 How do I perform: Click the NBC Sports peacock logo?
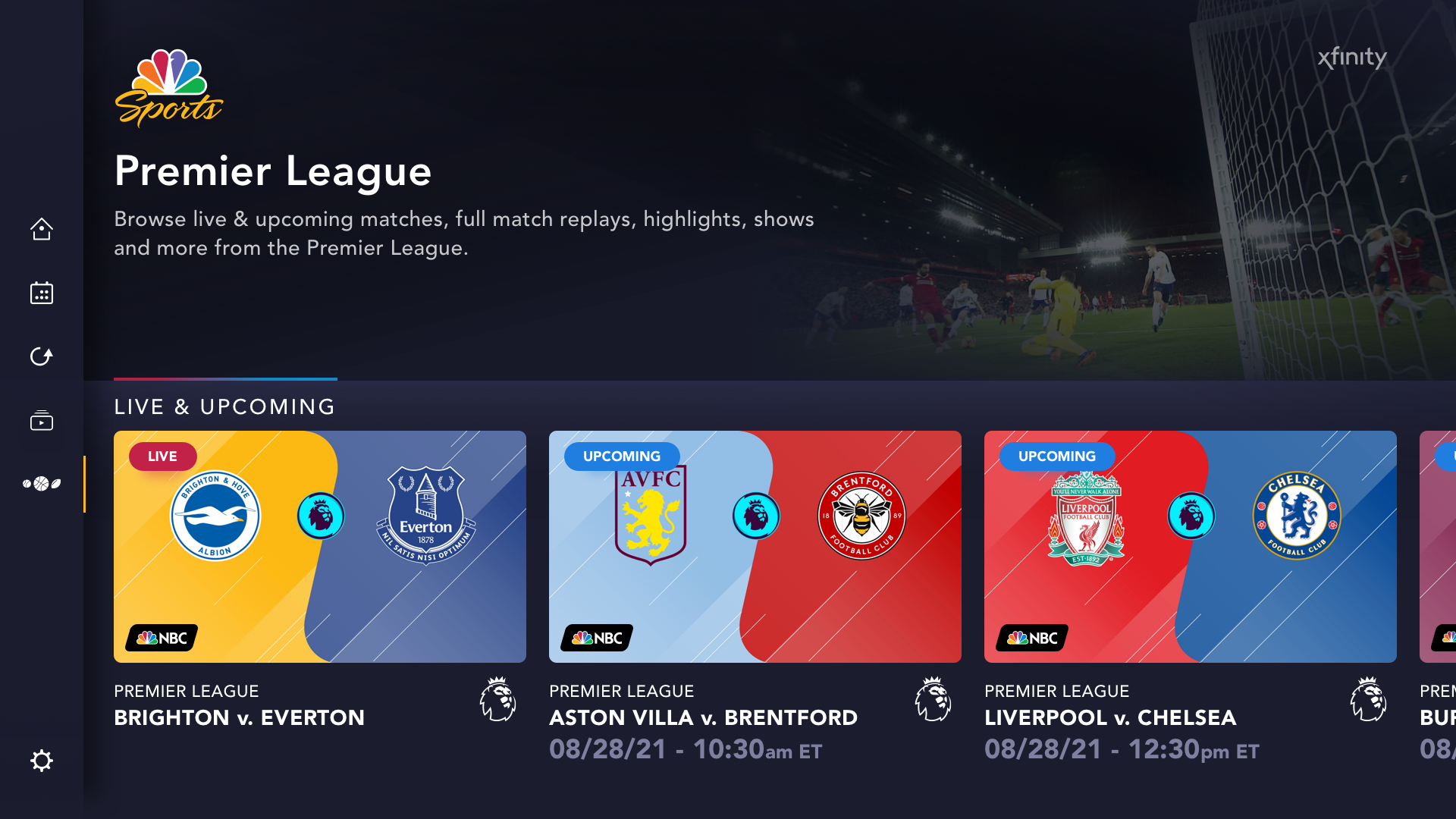(168, 86)
